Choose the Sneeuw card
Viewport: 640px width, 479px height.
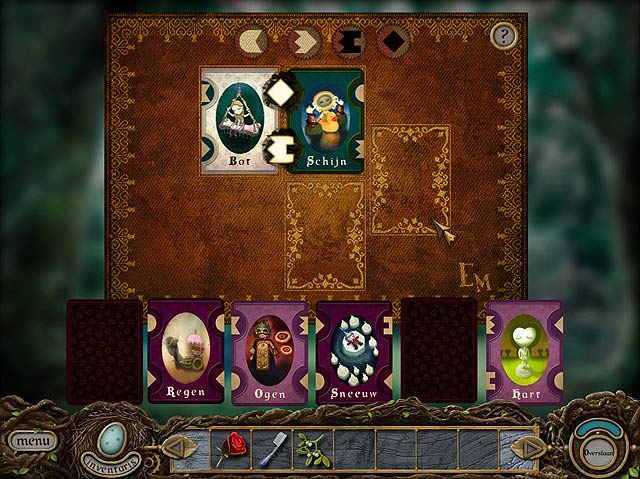pos(354,353)
